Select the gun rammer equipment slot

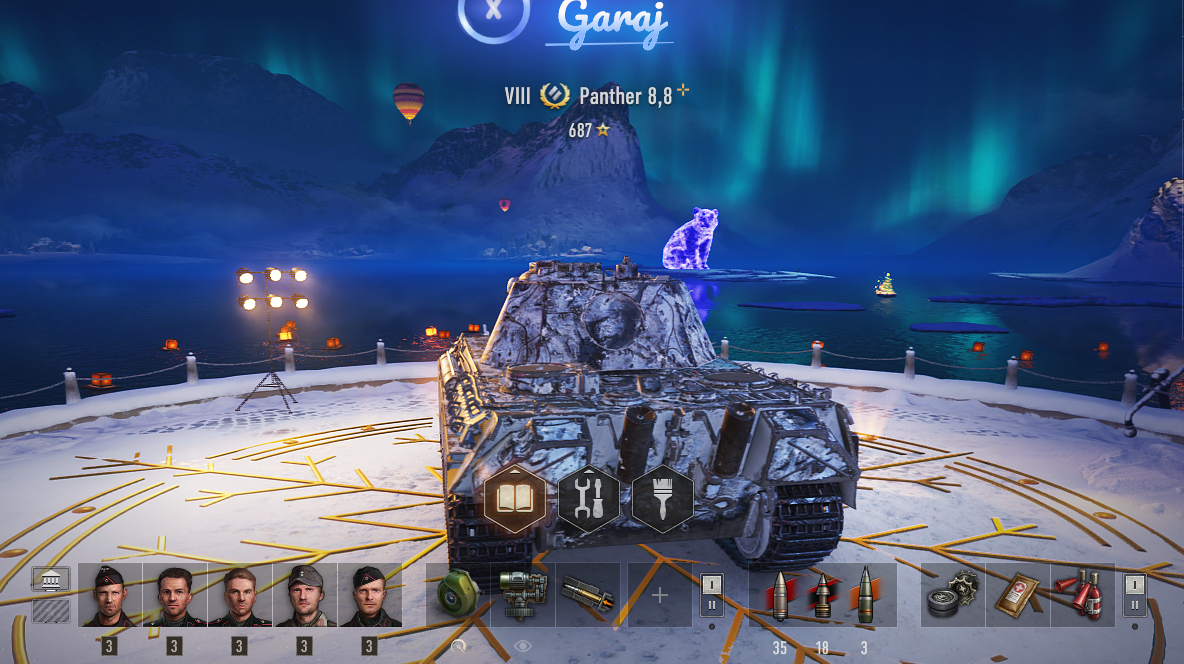click(x=587, y=595)
